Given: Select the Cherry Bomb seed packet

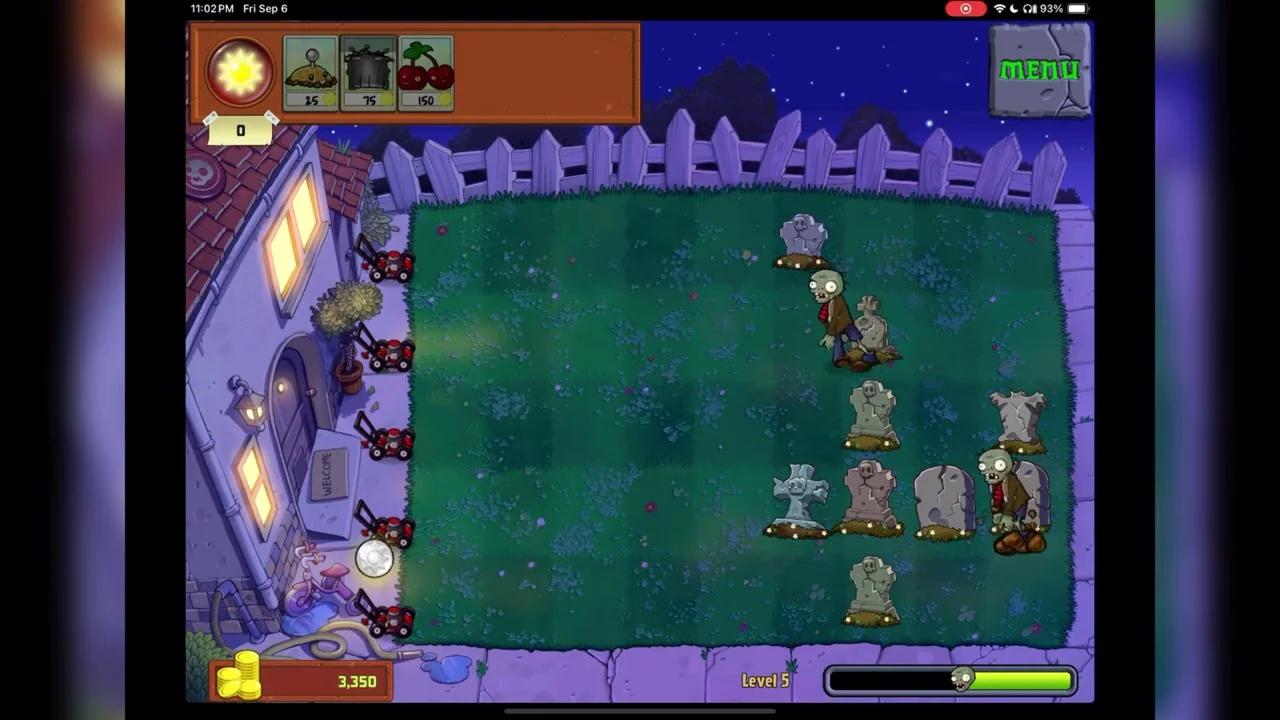Looking at the screenshot, I should [x=426, y=70].
